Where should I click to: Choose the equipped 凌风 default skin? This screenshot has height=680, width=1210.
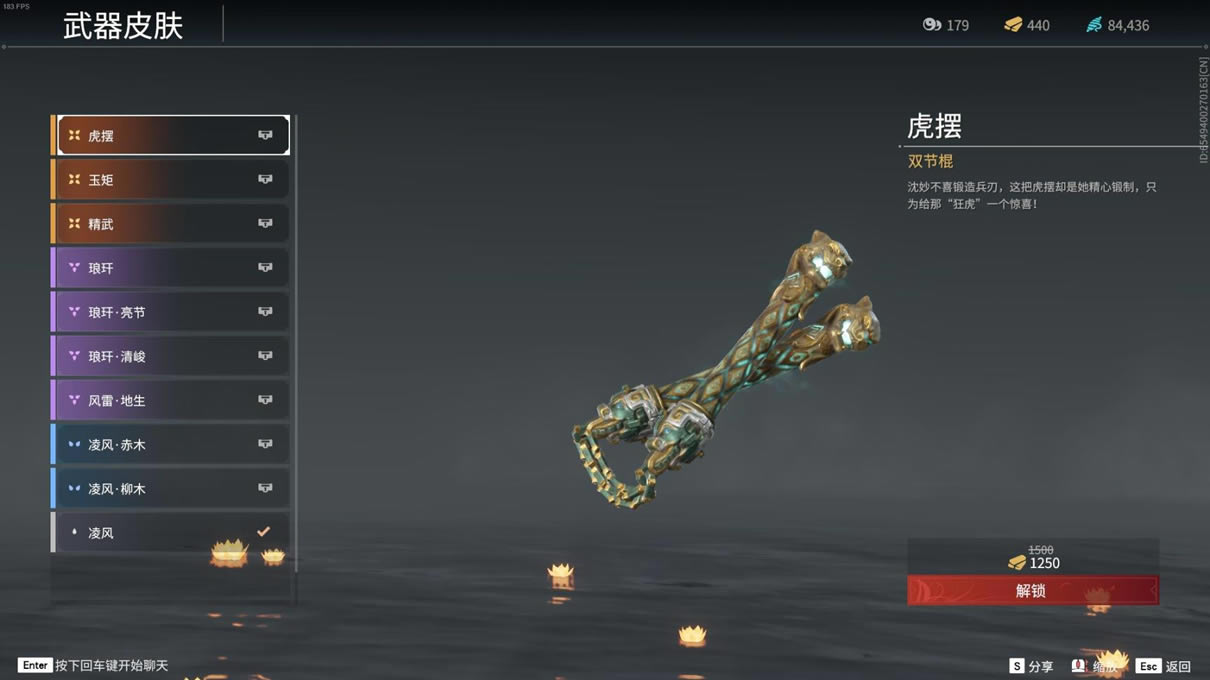coord(172,532)
